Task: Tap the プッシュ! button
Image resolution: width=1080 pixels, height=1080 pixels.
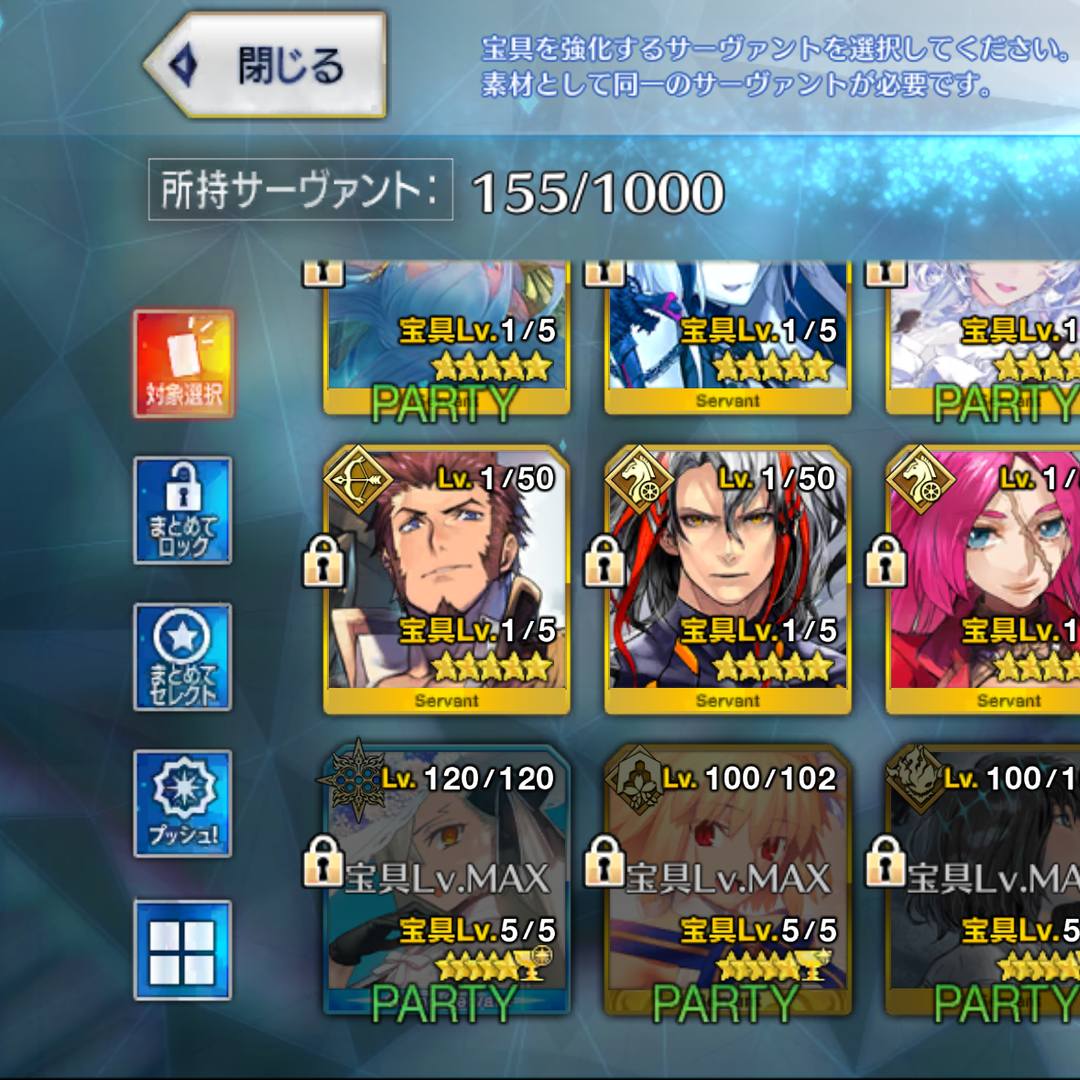Action: (x=183, y=804)
